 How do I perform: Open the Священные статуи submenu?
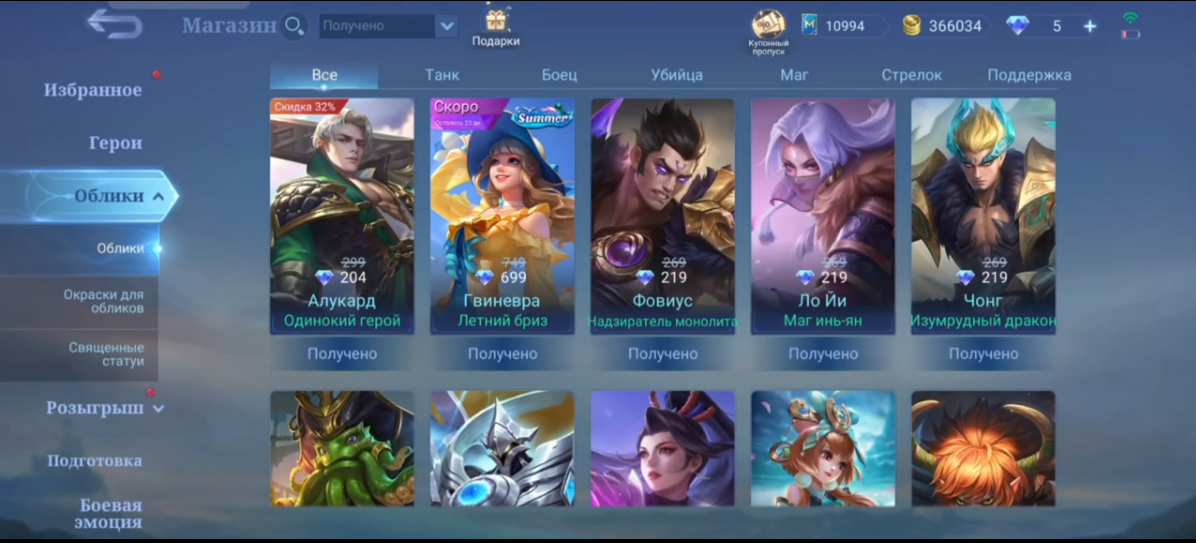point(106,354)
